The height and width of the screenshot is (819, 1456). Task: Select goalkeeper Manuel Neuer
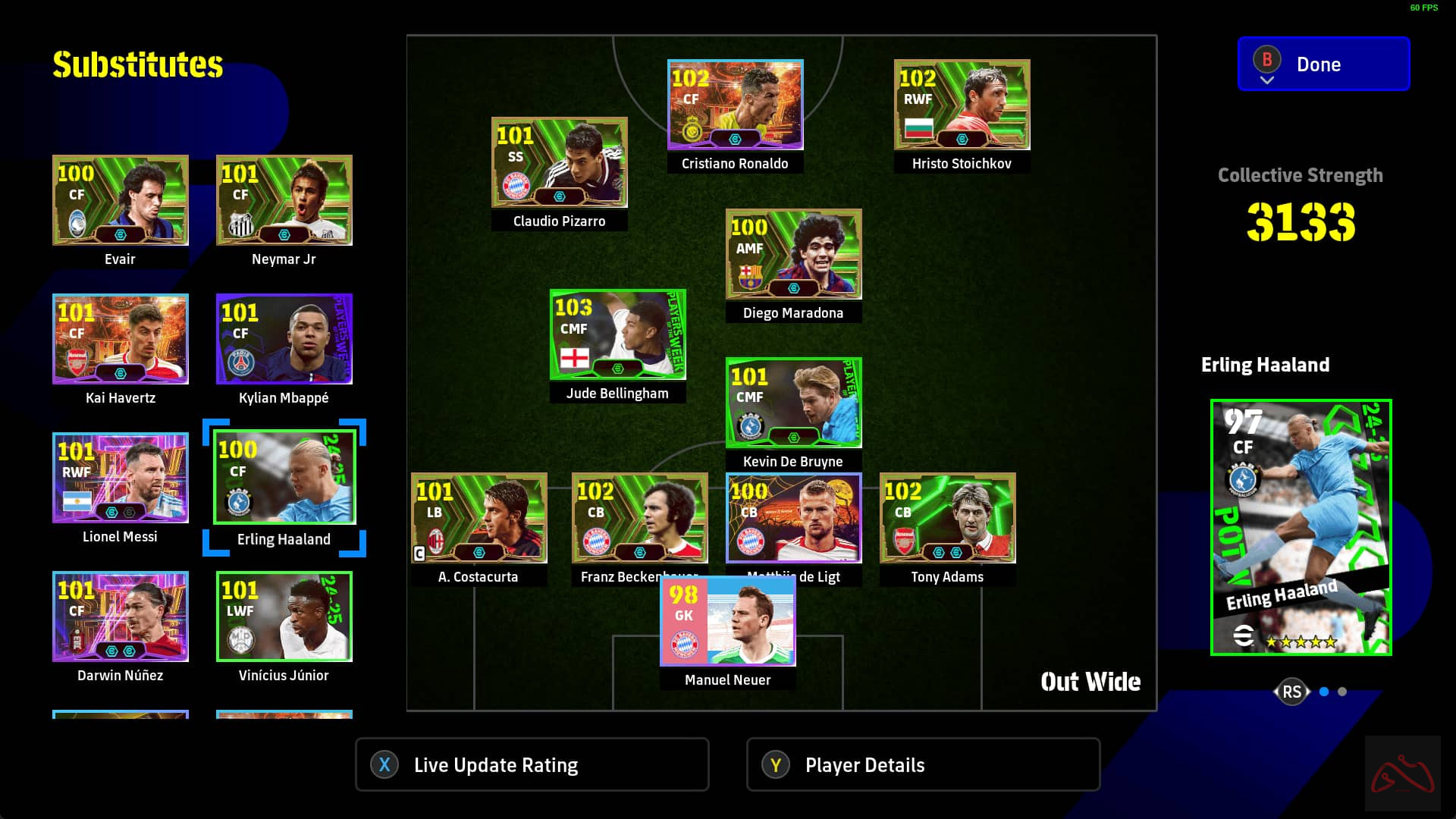[727, 622]
